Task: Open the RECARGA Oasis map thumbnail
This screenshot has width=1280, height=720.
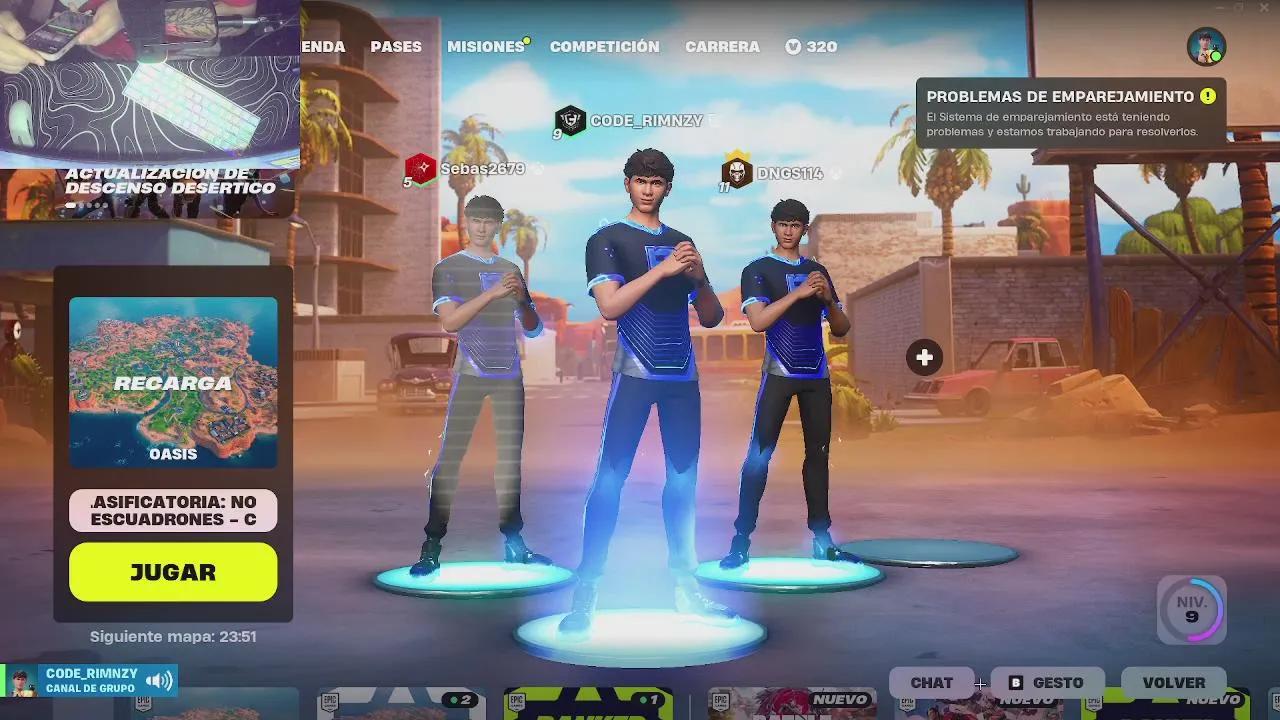Action: (x=172, y=382)
